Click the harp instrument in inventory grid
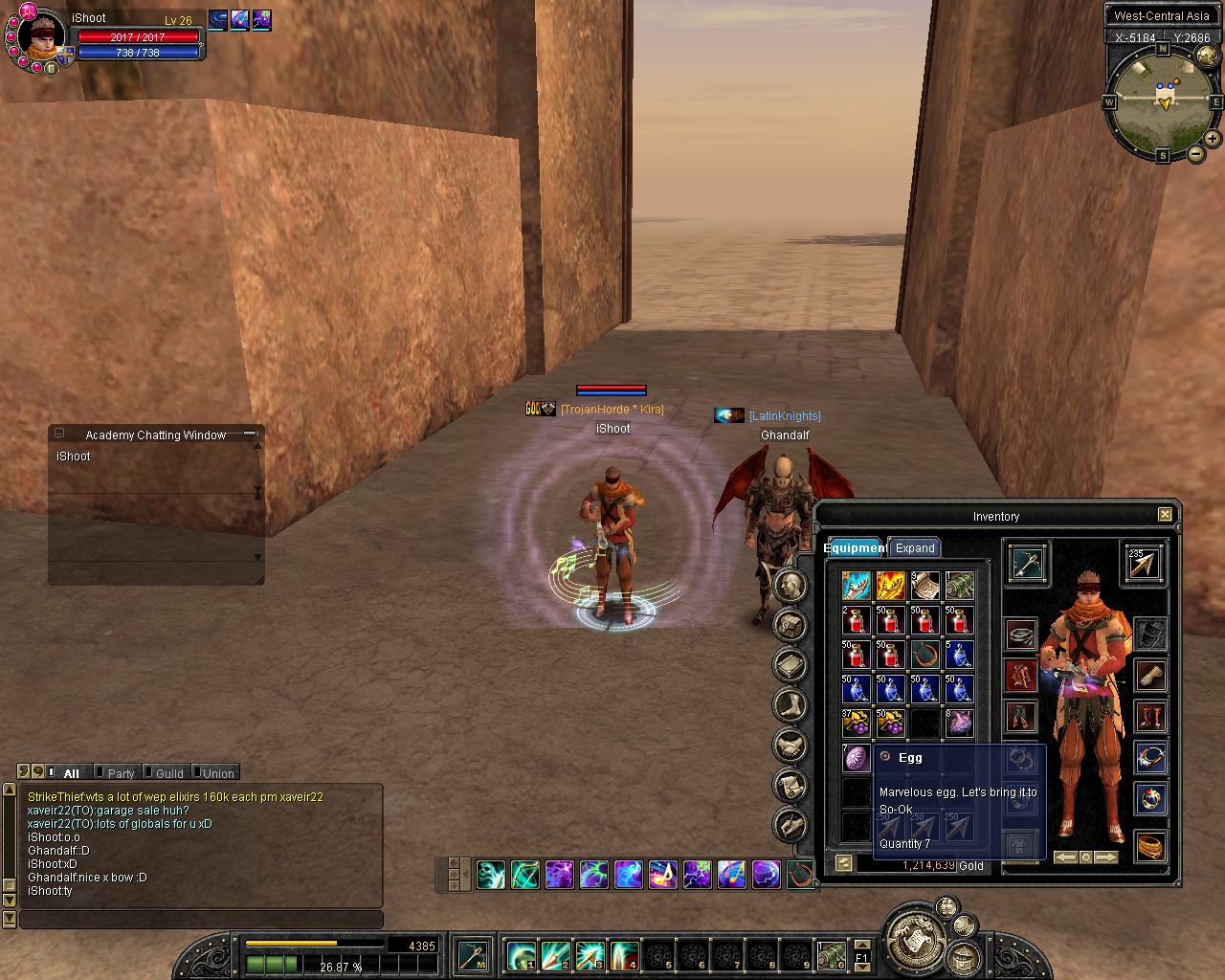Image resolution: width=1225 pixels, height=980 pixels. tap(924, 655)
